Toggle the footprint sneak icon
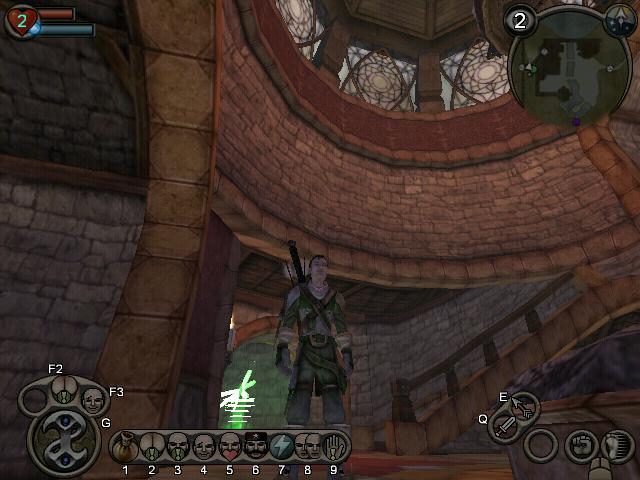The width and height of the screenshot is (640, 480). 618,445
